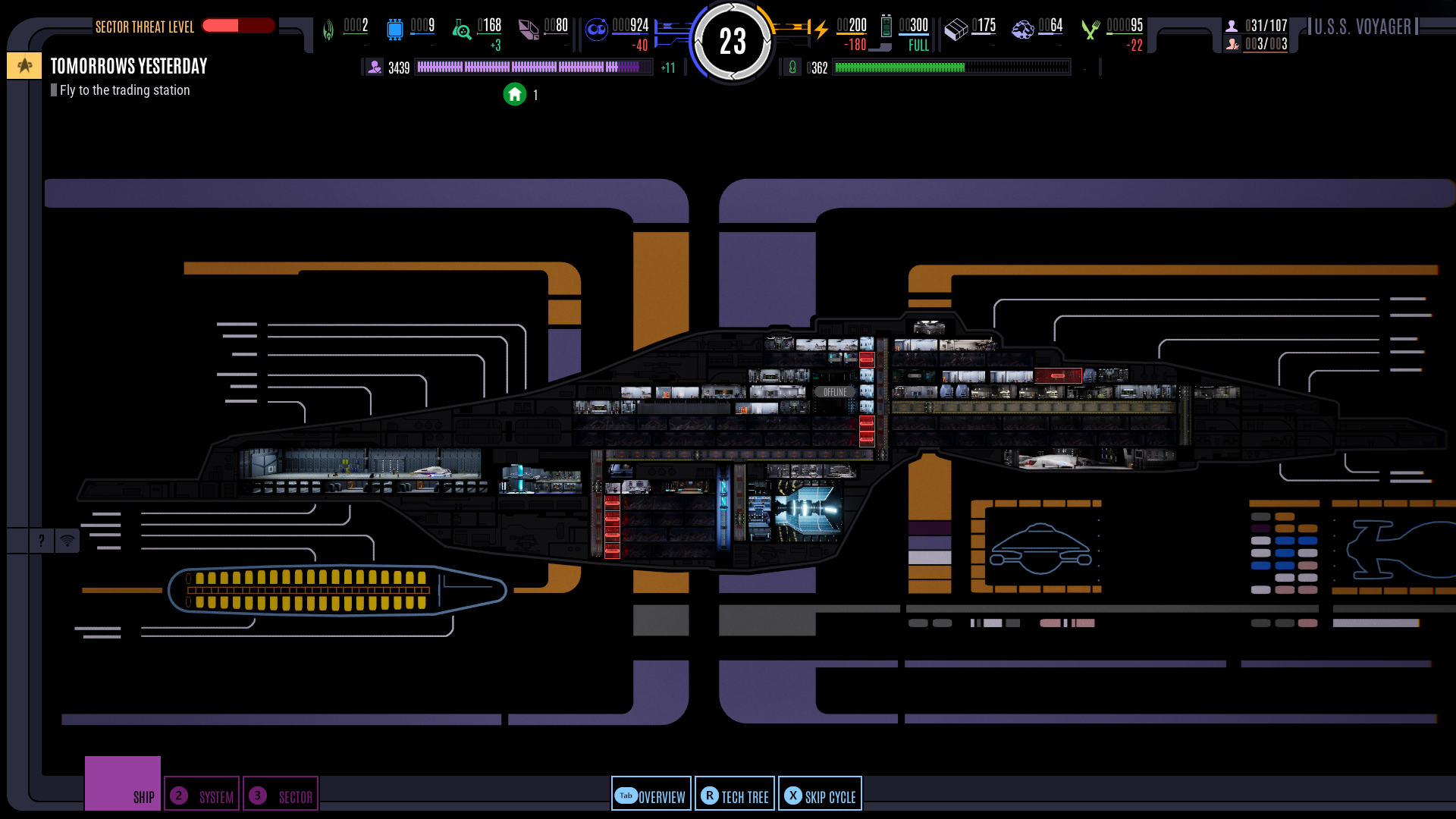Open the Tab Overview panel
Viewport: 1456px width, 819px height.
point(651,793)
